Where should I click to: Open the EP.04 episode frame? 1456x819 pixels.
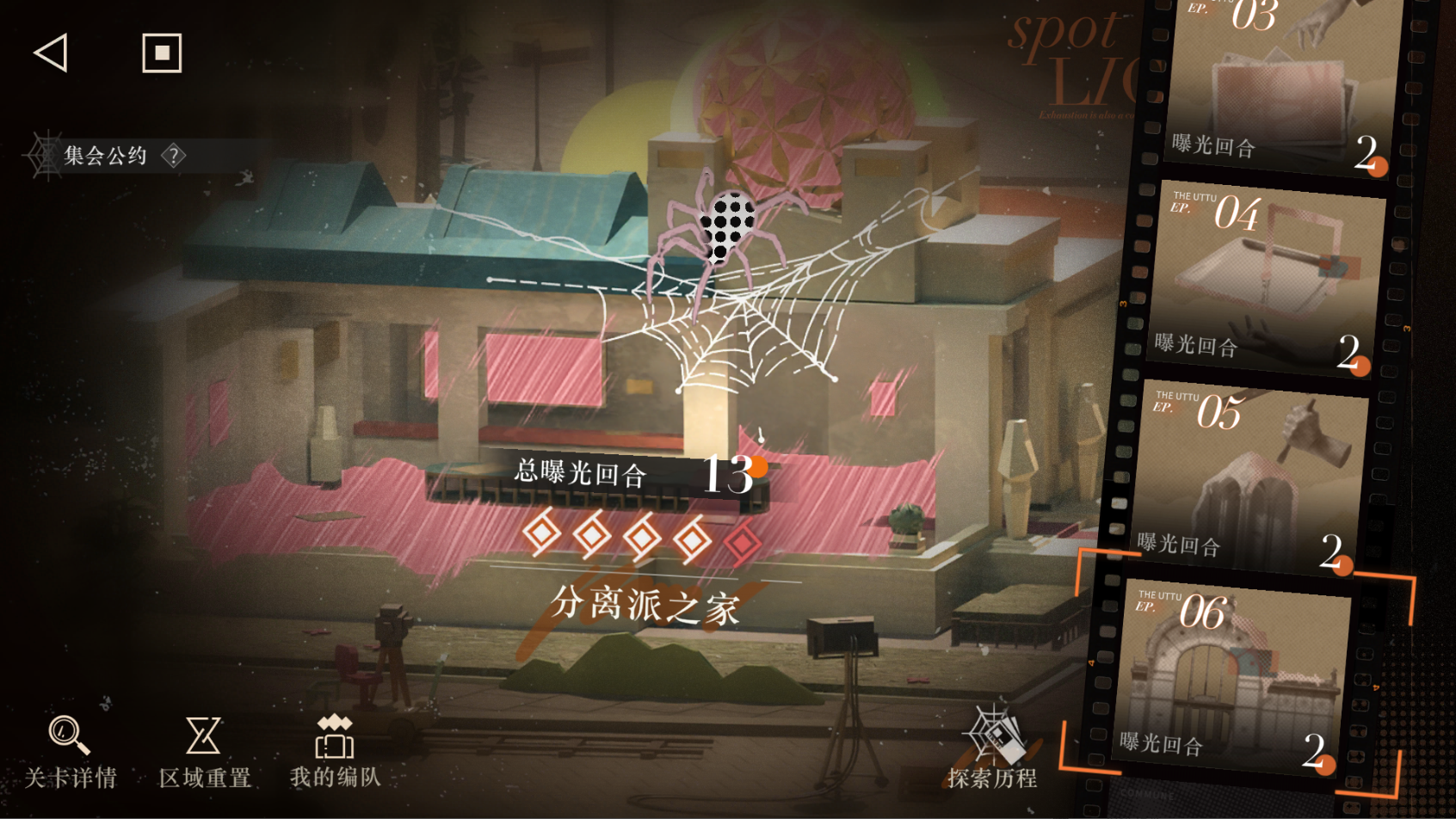tap(1265, 275)
